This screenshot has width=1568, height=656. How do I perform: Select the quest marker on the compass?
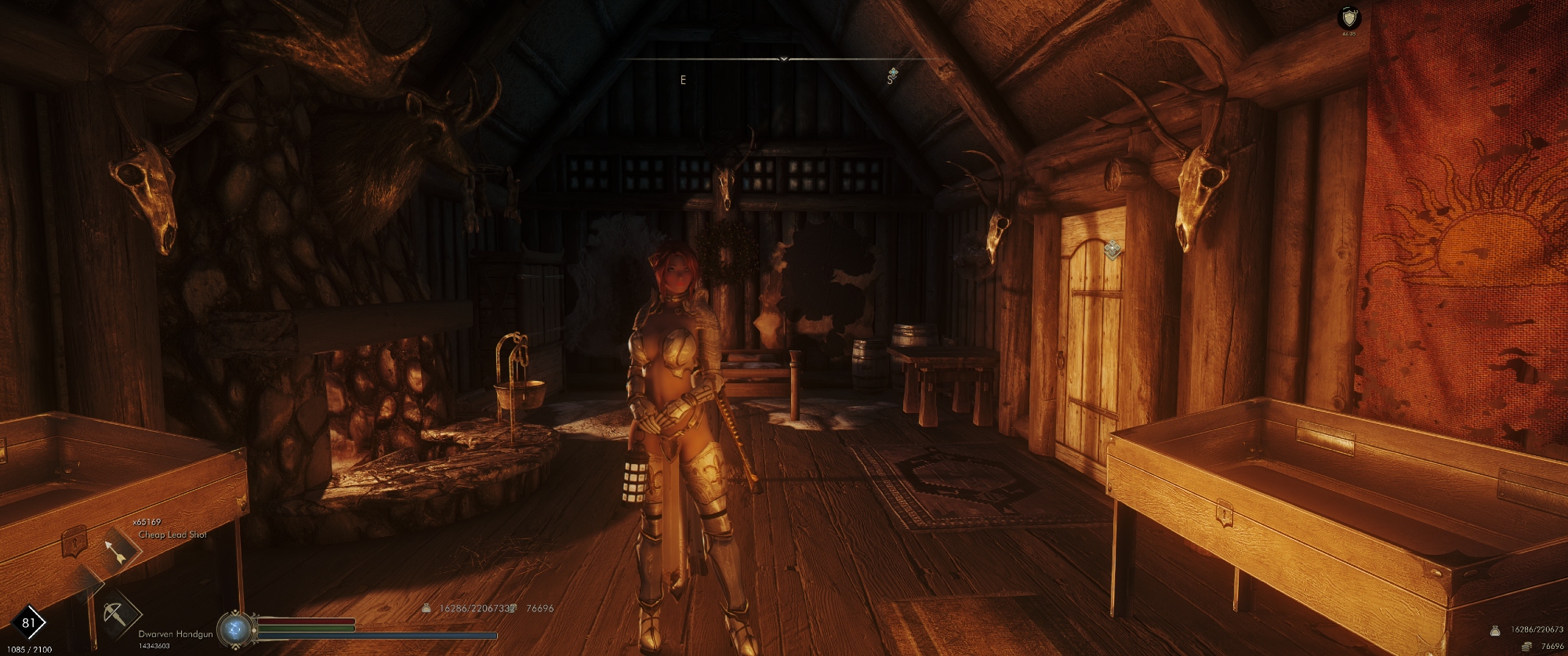[892, 74]
